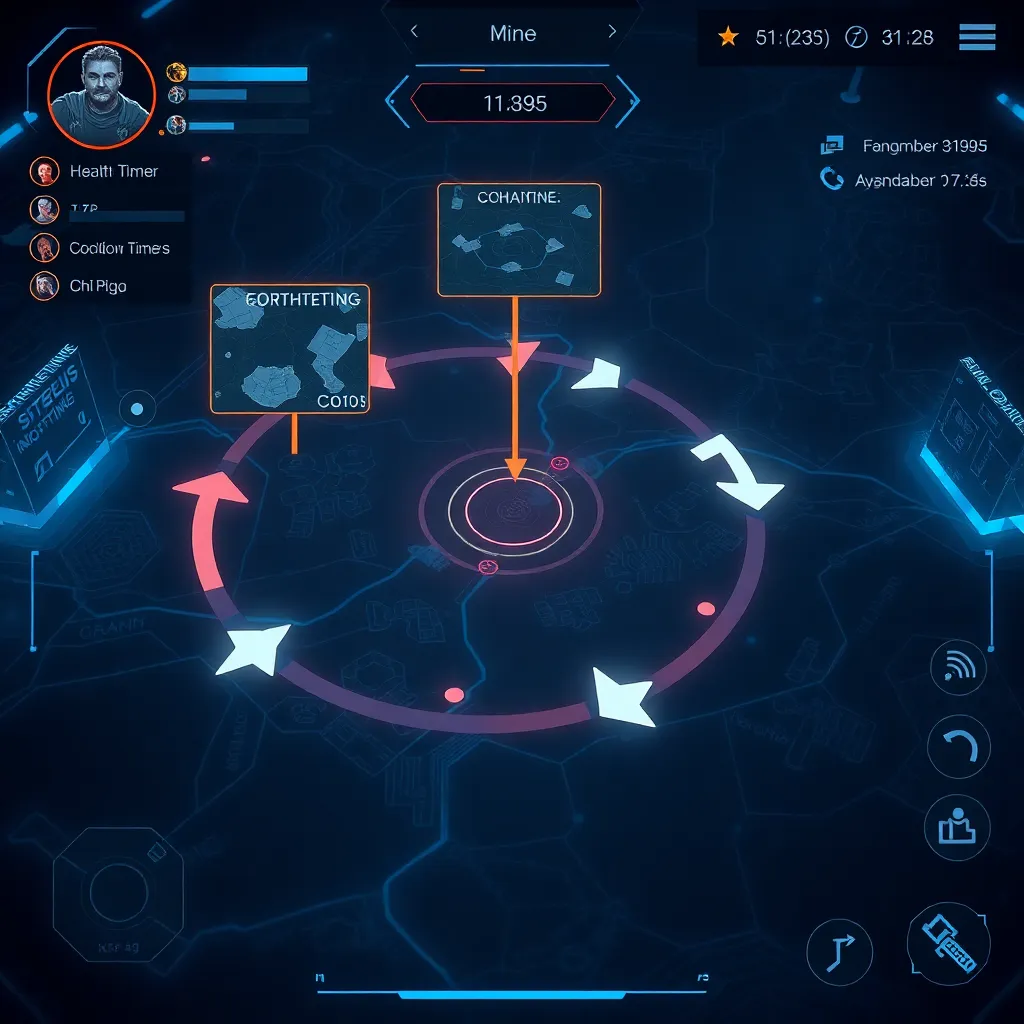Pick the Chi Pigo squad member
Viewport: 1024px width, 1024px height.
pos(97,287)
